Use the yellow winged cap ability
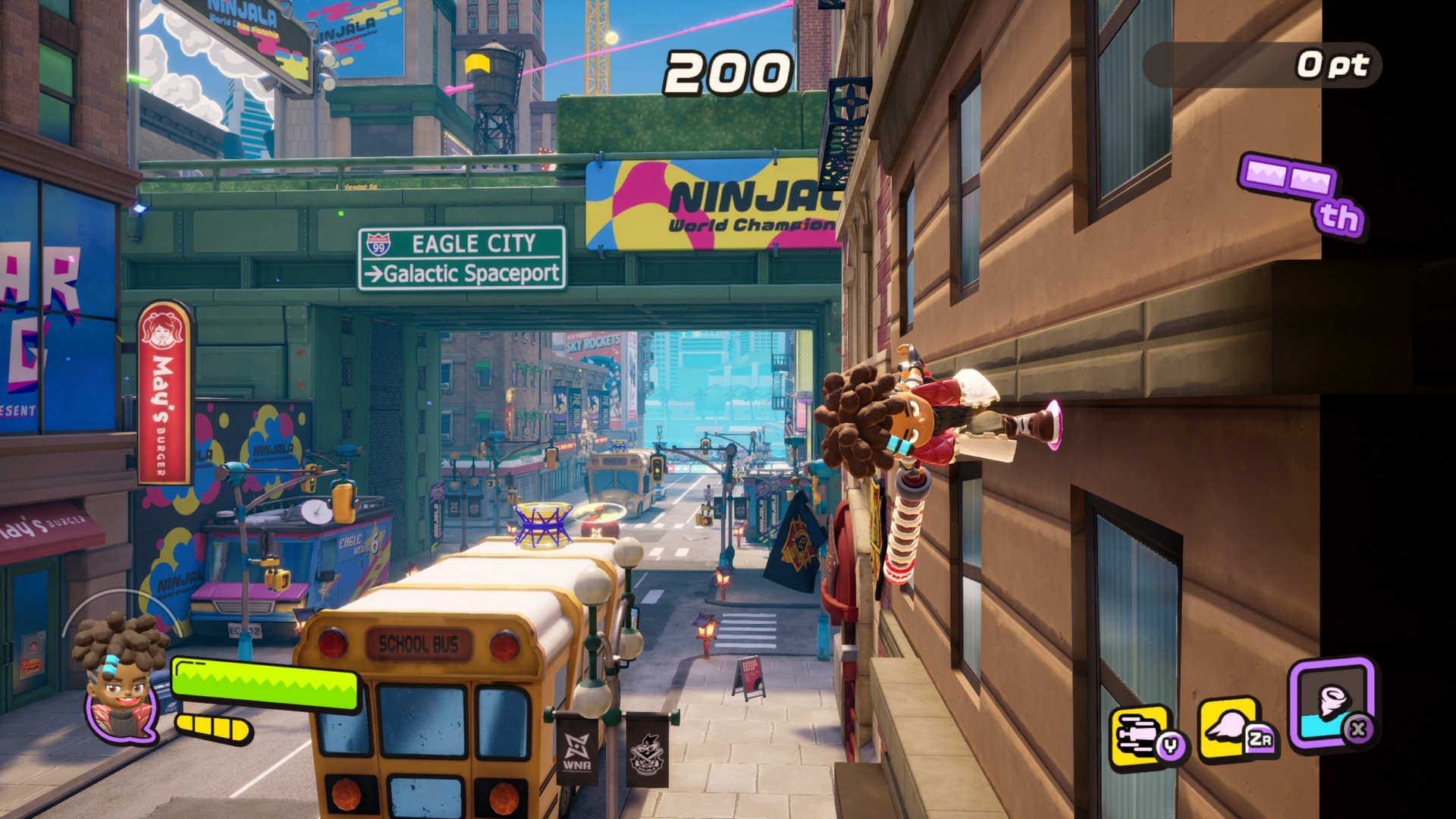The height and width of the screenshot is (819, 1456). [1230, 726]
